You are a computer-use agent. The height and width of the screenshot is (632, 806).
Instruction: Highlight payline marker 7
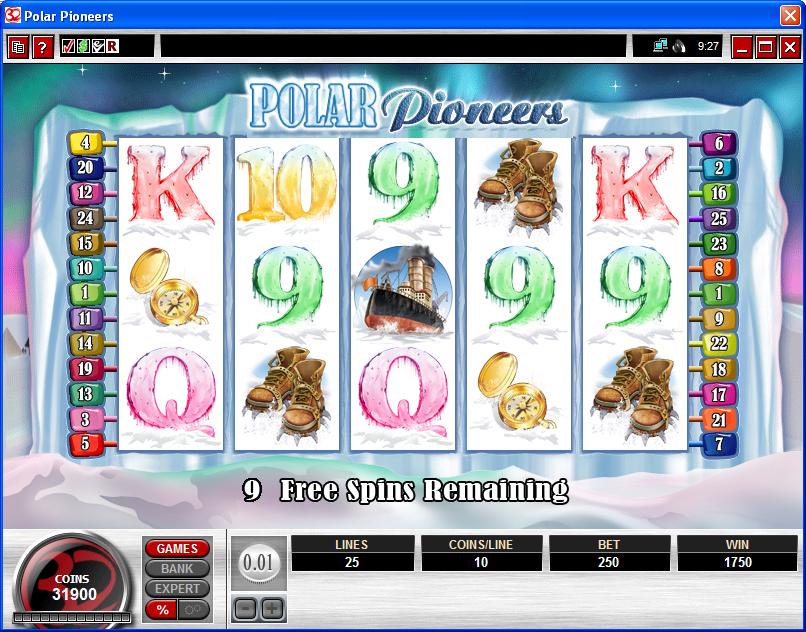point(719,443)
